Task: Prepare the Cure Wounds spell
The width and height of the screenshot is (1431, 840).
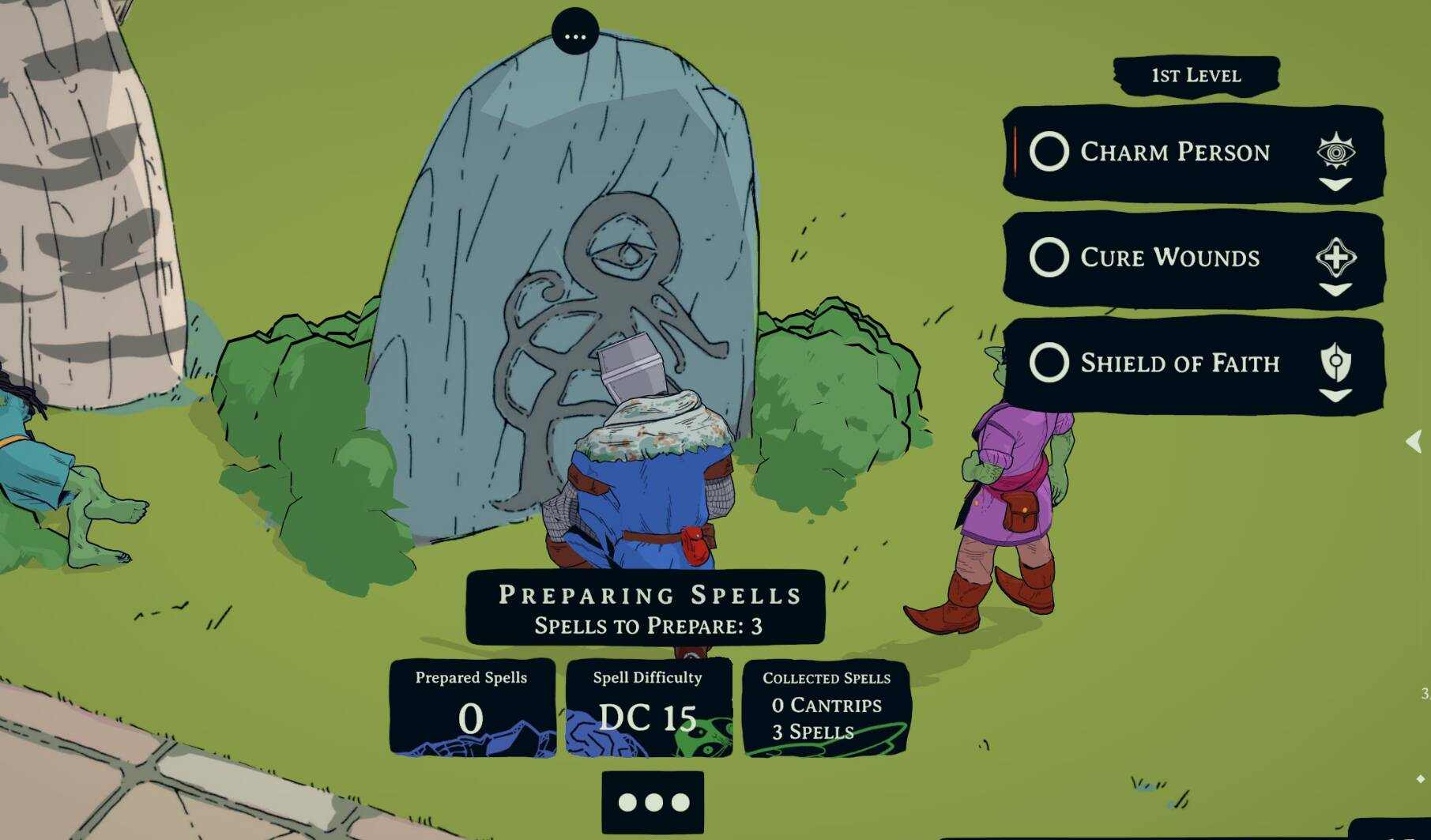Action: (x=1049, y=258)
